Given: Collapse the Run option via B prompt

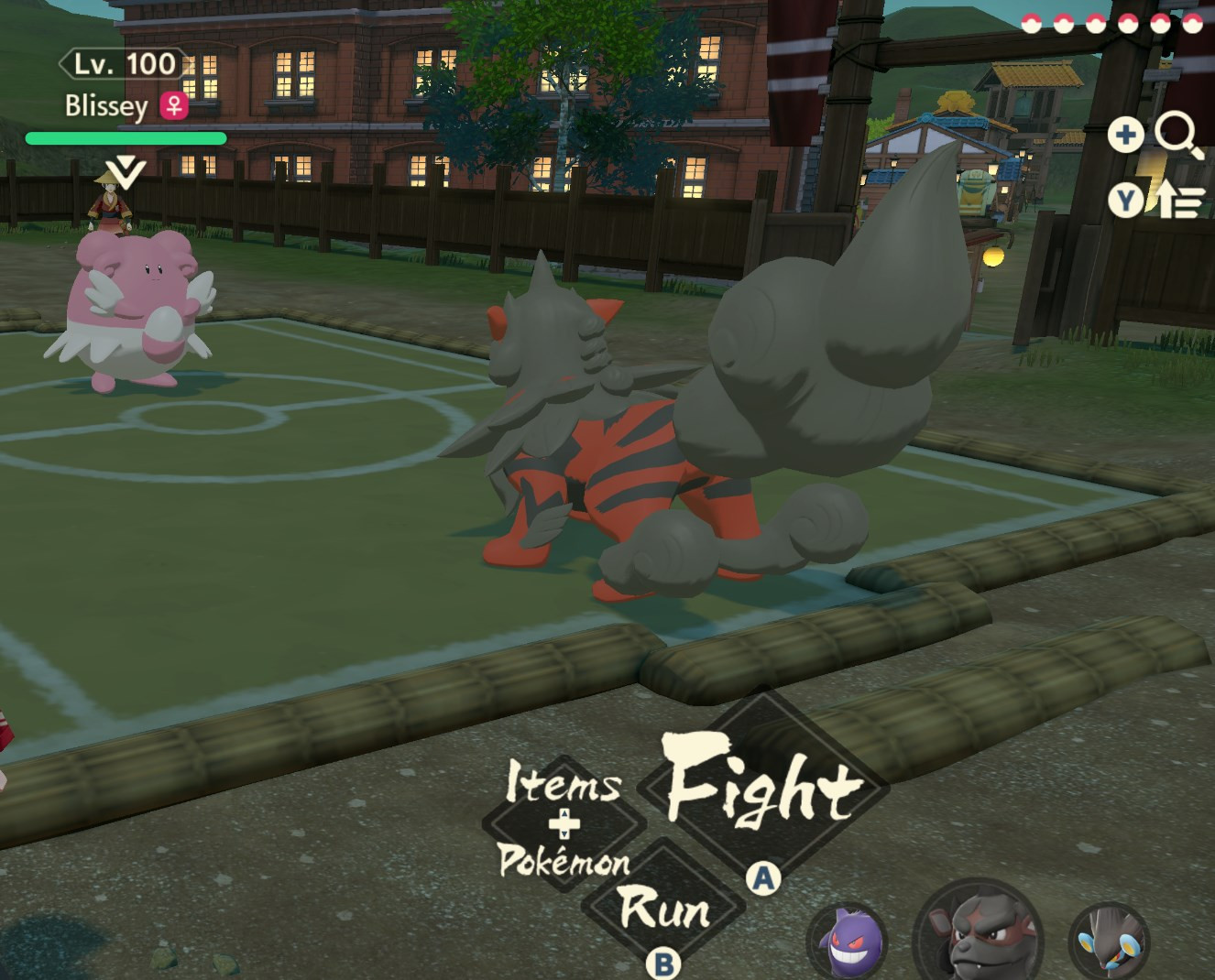Looking at the screenshot, I should (663, 964).
